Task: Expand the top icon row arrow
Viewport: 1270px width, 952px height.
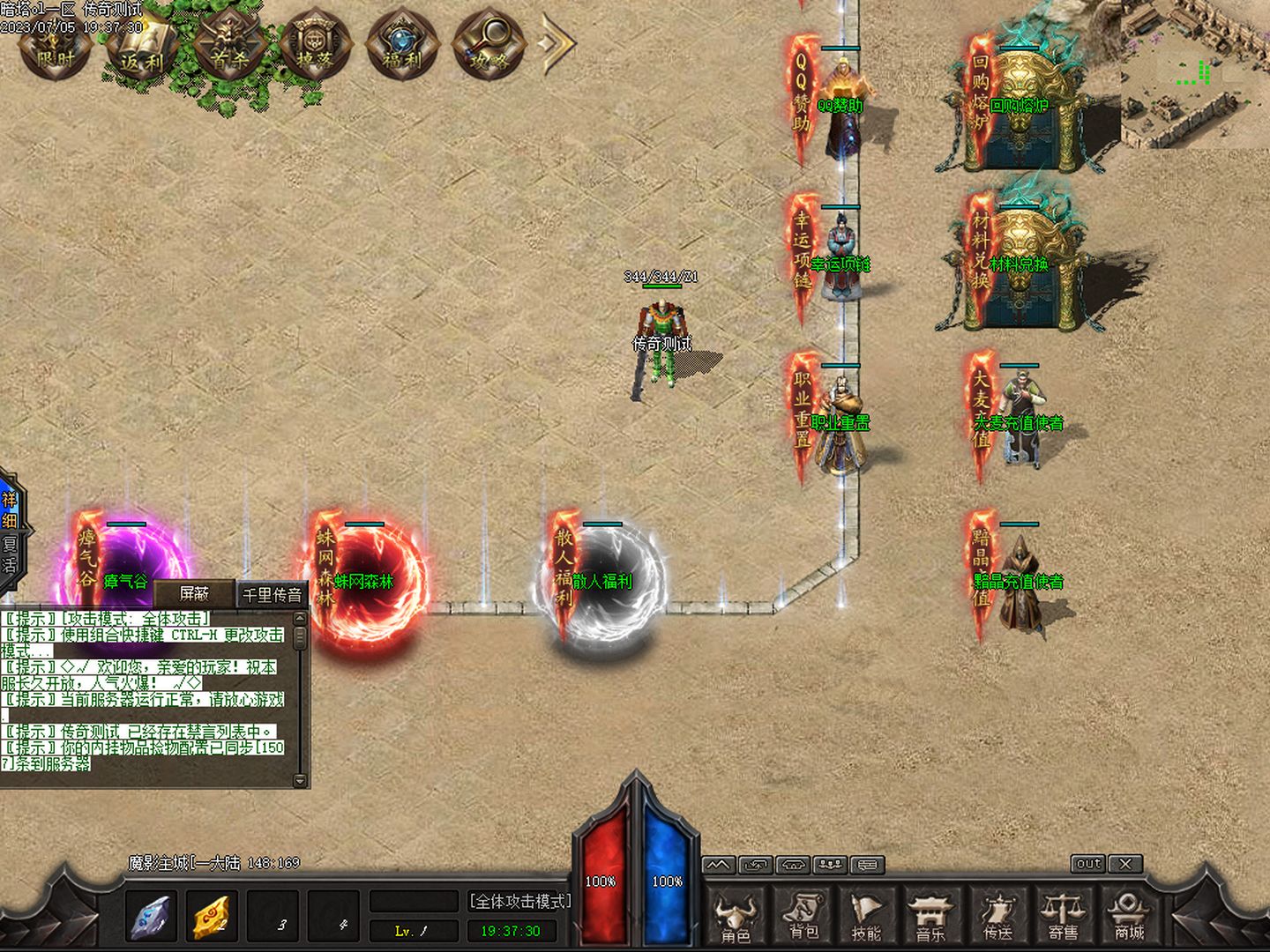Action: click(557, 44)
